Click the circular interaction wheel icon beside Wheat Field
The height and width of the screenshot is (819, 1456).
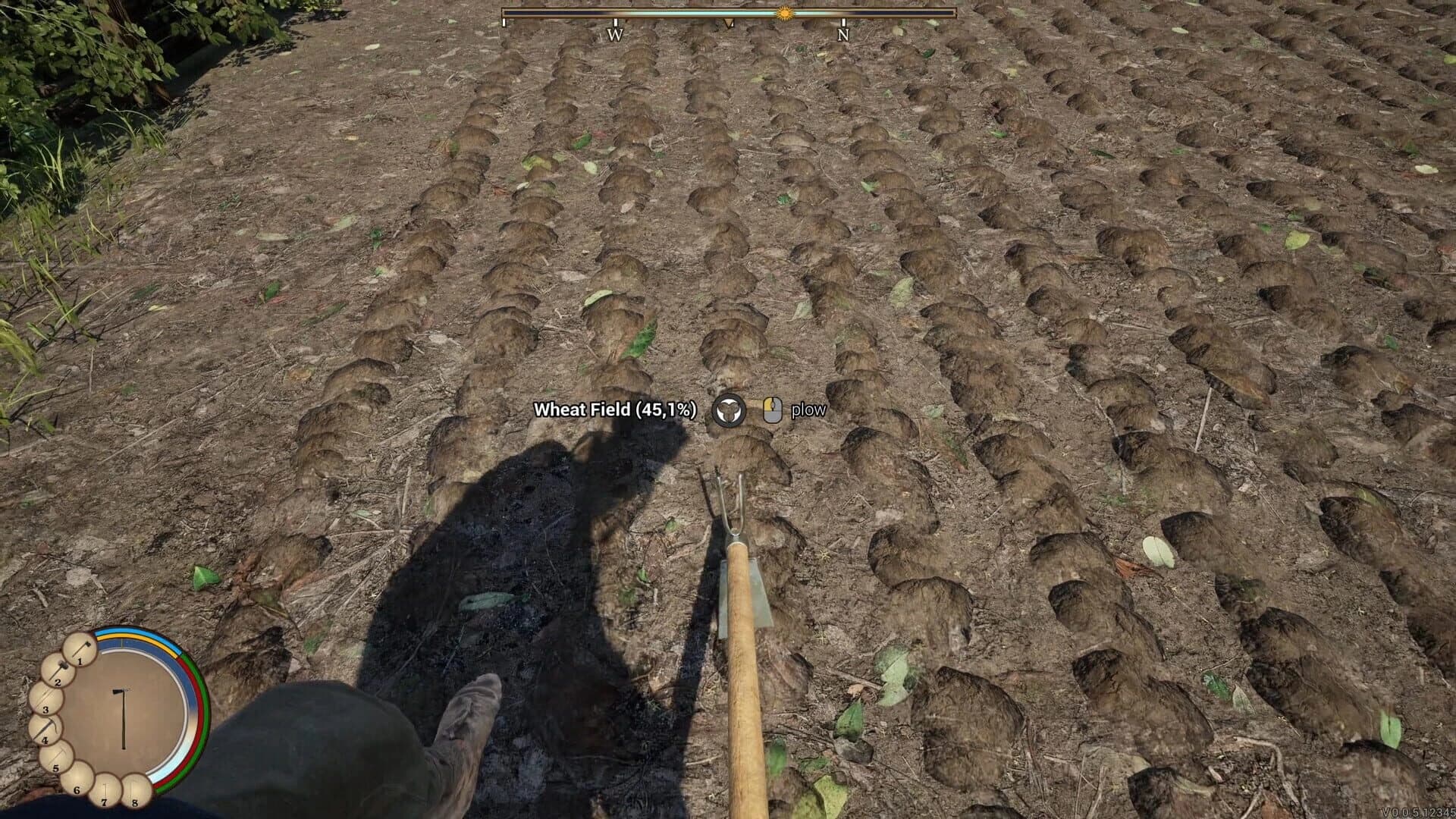point(730,410)
